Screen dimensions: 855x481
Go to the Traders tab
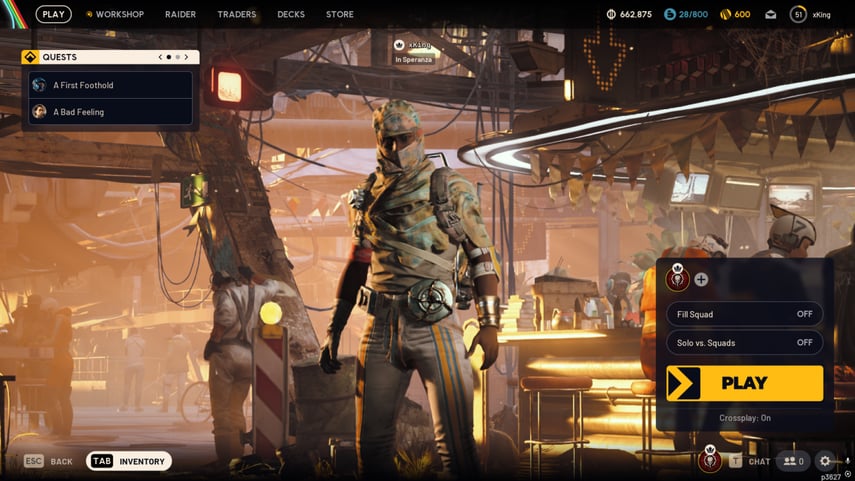click(237, 14)
